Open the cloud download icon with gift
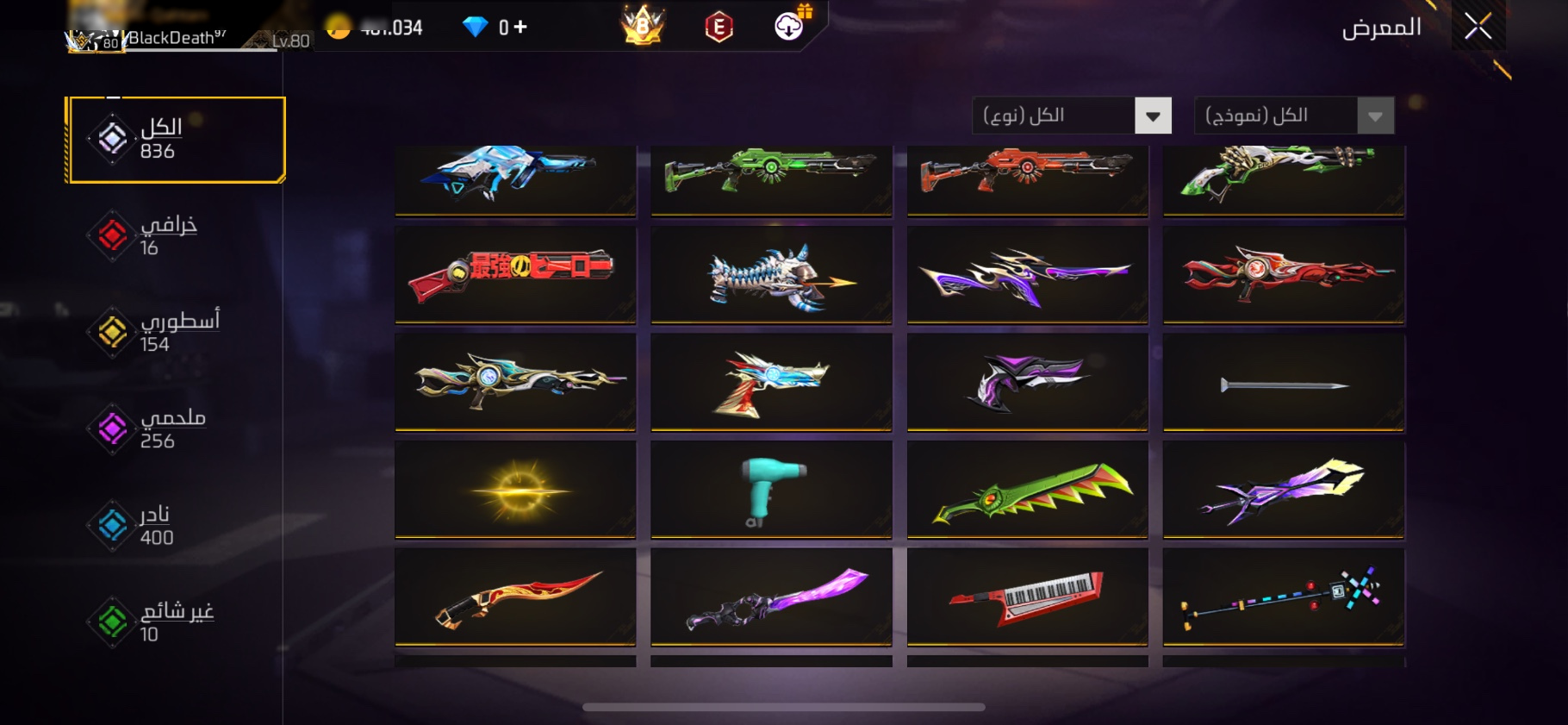1568x725 pixels. (789, 26)
